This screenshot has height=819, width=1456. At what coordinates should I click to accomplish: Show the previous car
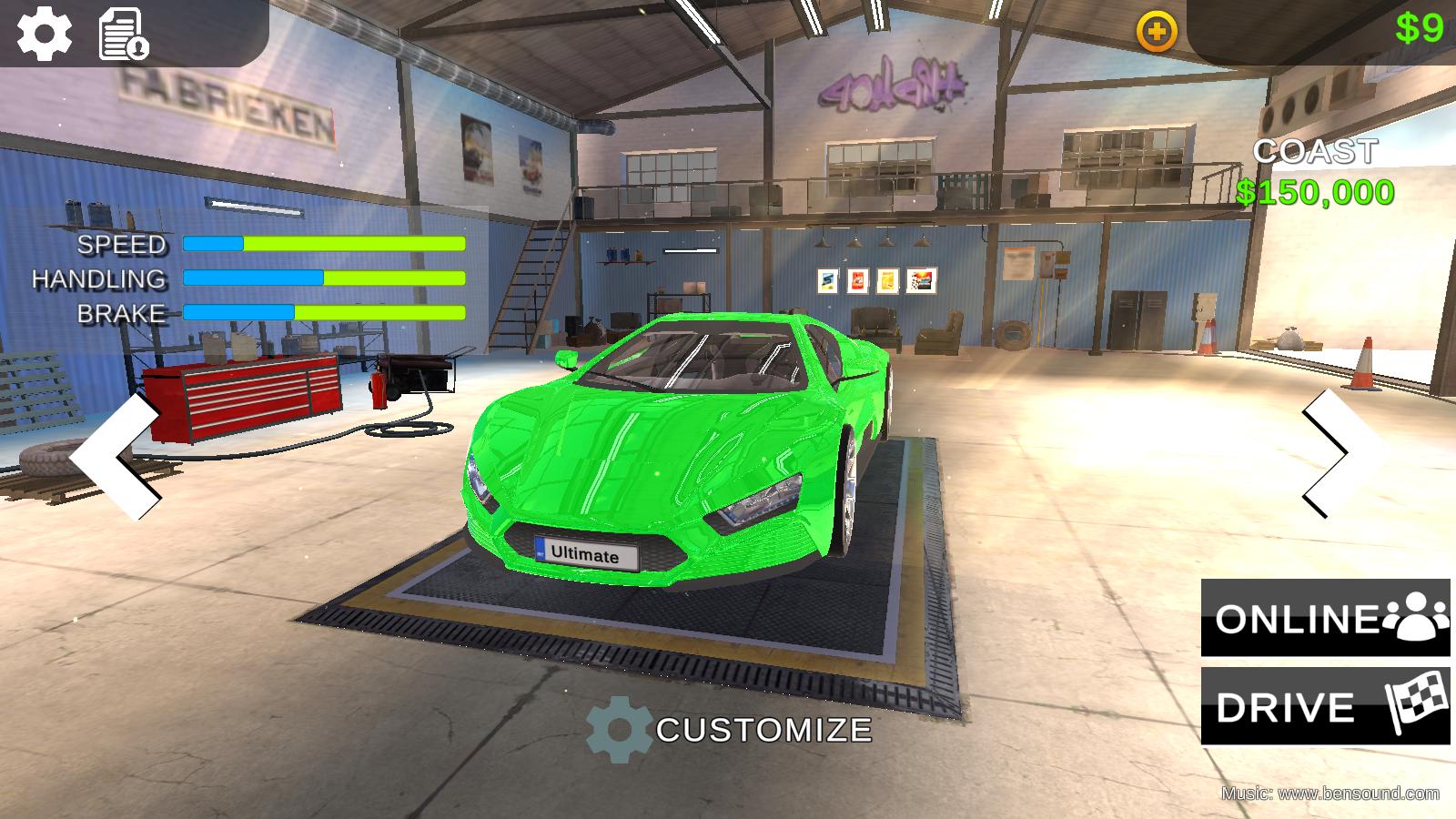coord(118,457)
